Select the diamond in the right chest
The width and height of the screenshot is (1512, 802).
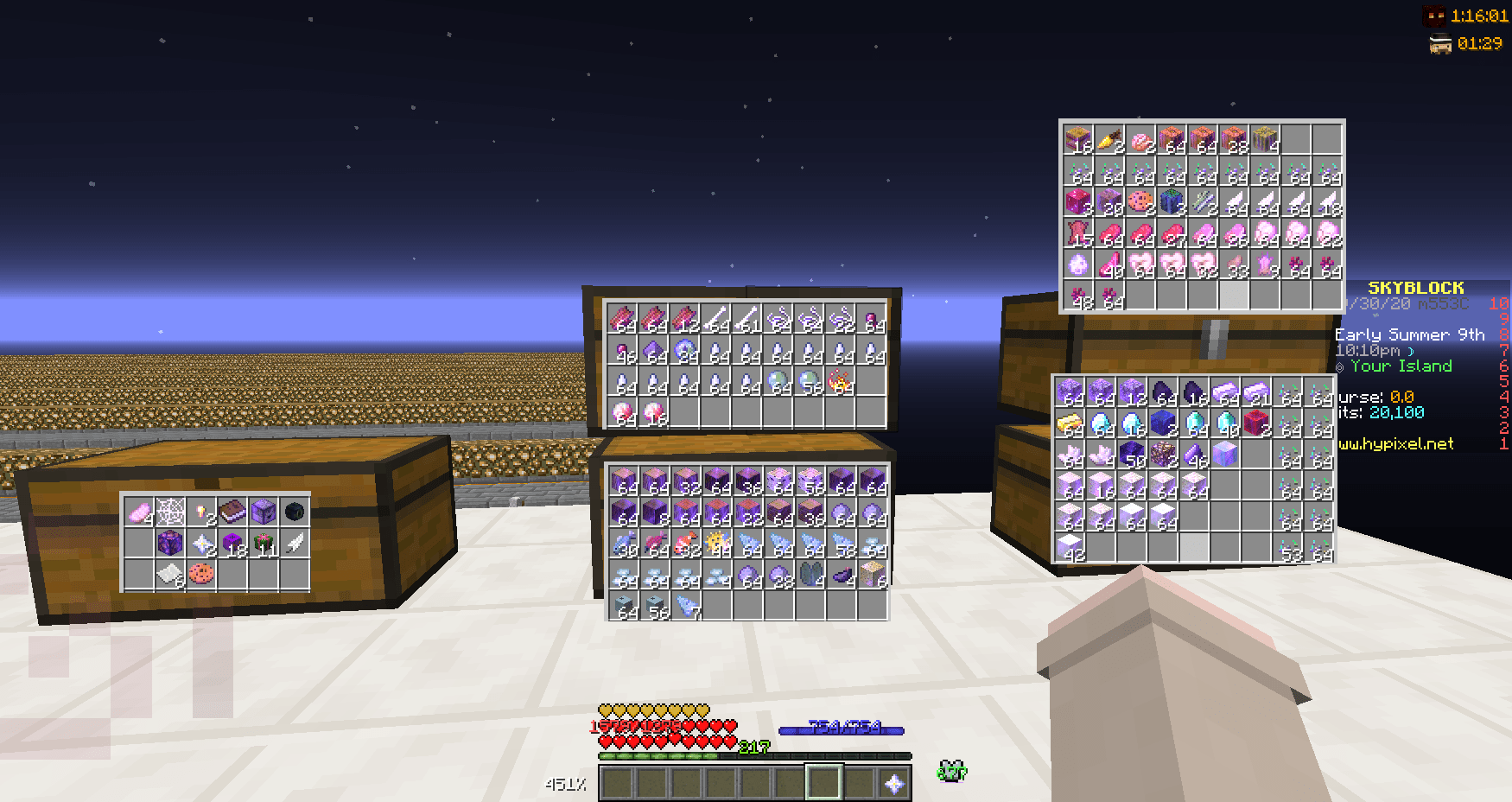click(1099, 422)
